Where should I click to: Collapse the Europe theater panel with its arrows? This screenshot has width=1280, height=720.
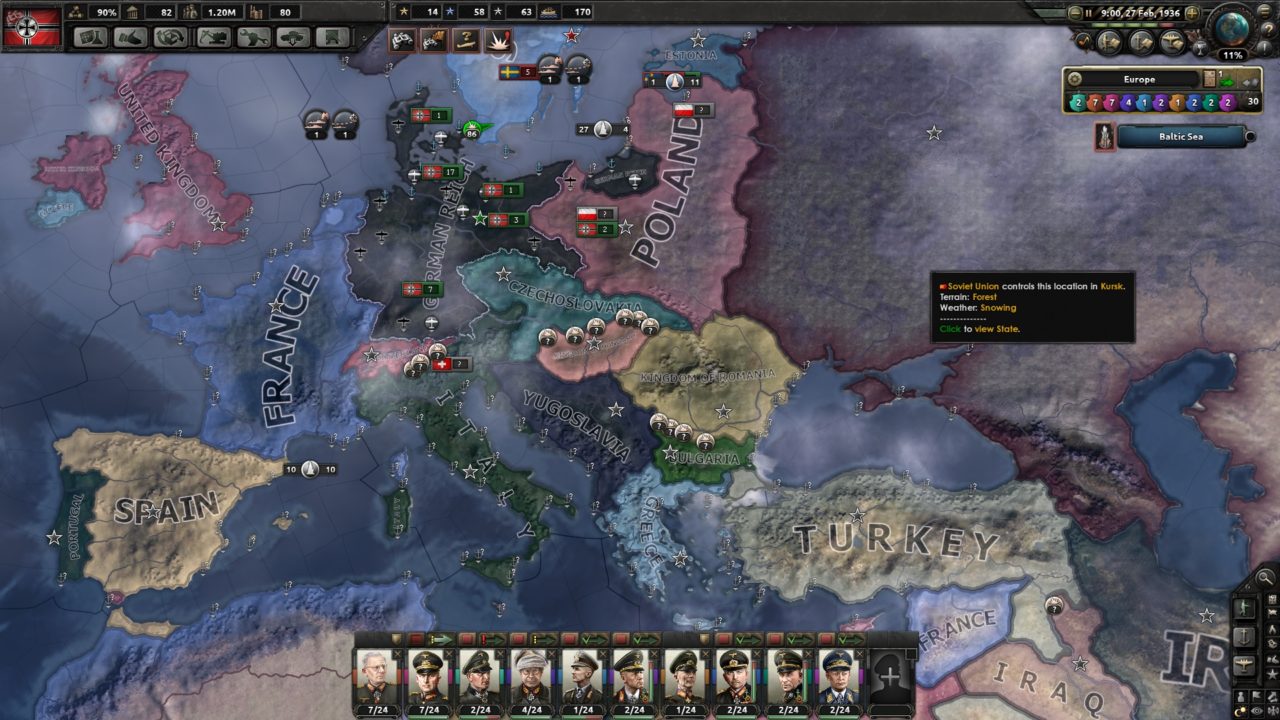[x=1249, y=83]
